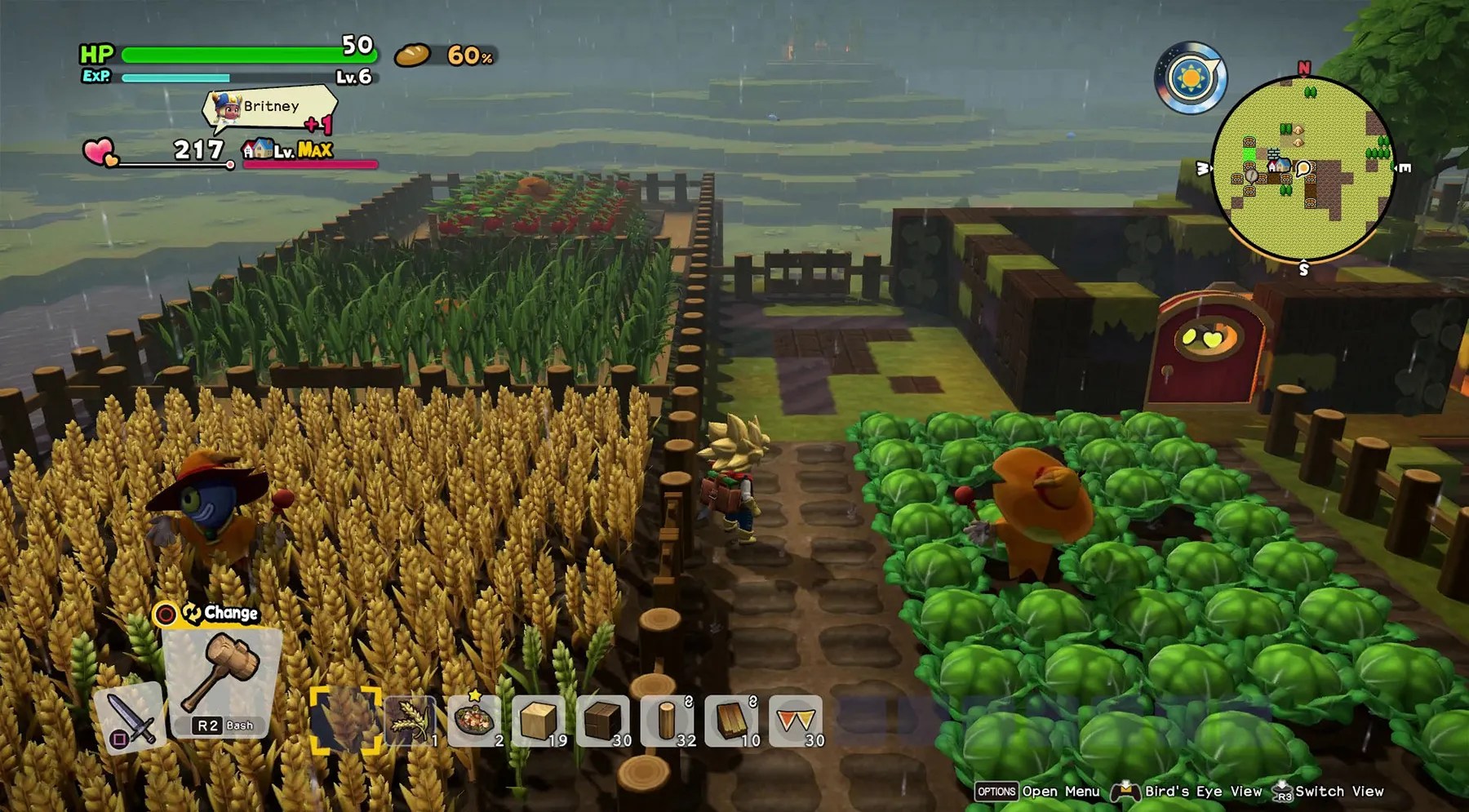This screenshot has height=812, width=1469.
Task: Open the day-night compass dial near the minimap
Action: pyautogui.click(x=1191, y=78)
